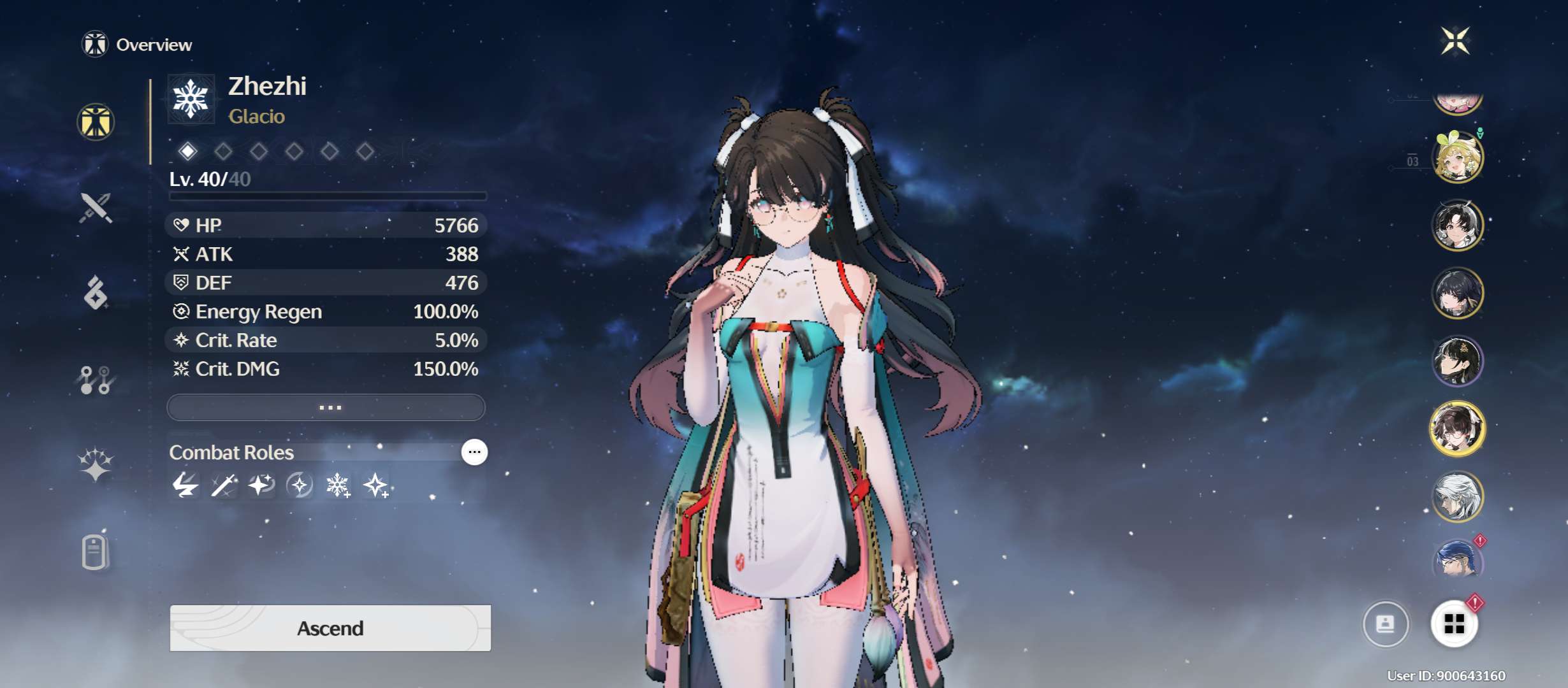Select the Overview tab figure icon
The height and width of the screenshot is (688, 1568).
tap(96, 122)
